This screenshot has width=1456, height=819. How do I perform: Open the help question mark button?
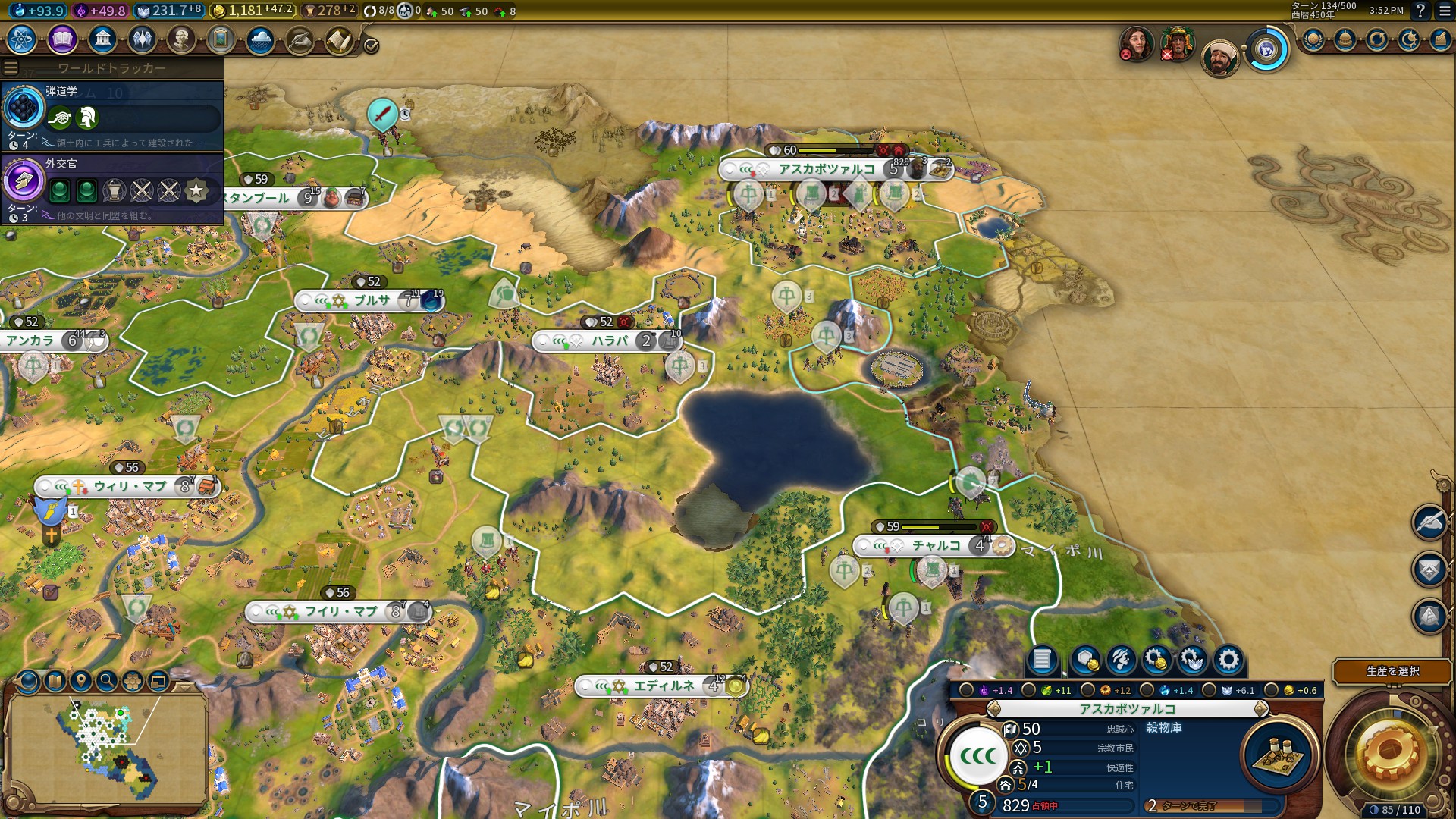(x=1420, y=11)
